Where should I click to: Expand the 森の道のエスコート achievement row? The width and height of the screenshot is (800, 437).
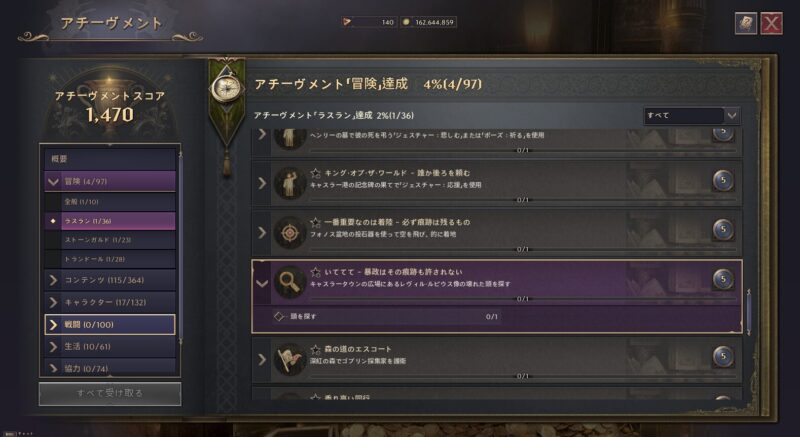tap(263, 357)
